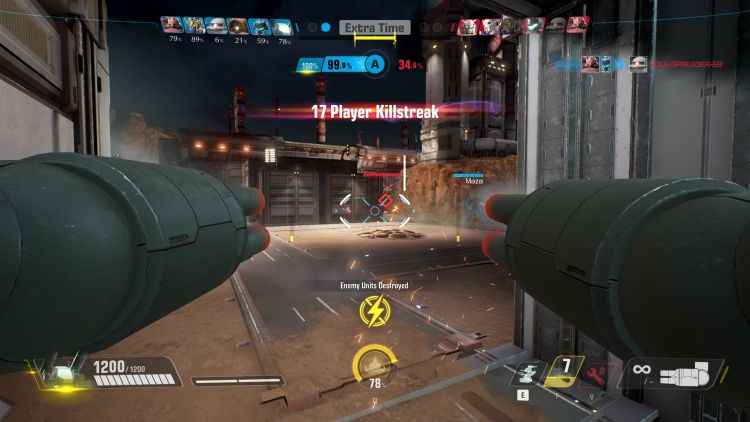Select the ally portrait showing 79%
The width and height of the screenshot is (750, 422).
coord(172,26)
